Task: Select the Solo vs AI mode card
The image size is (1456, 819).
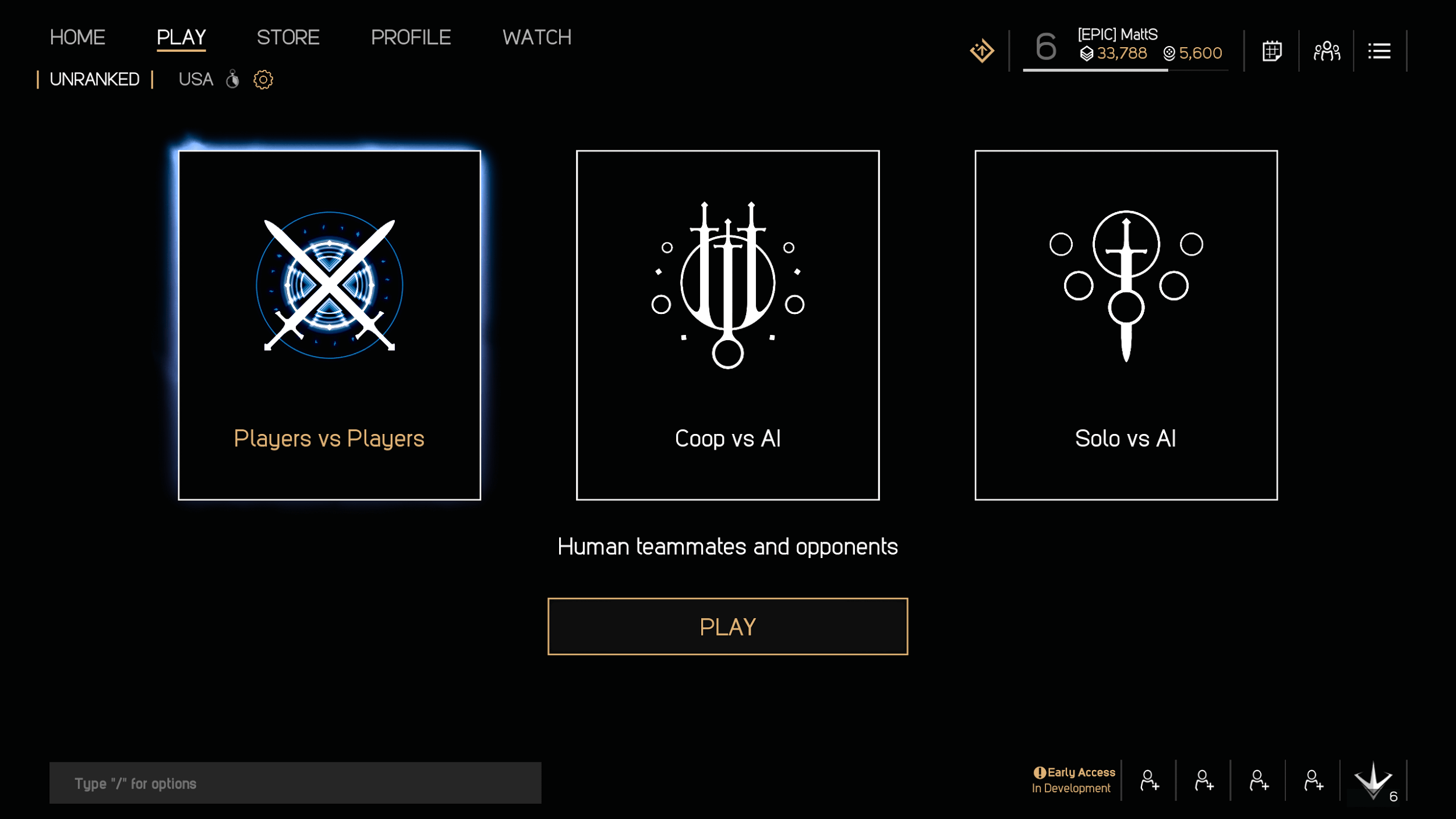Action: (1125, 324)
